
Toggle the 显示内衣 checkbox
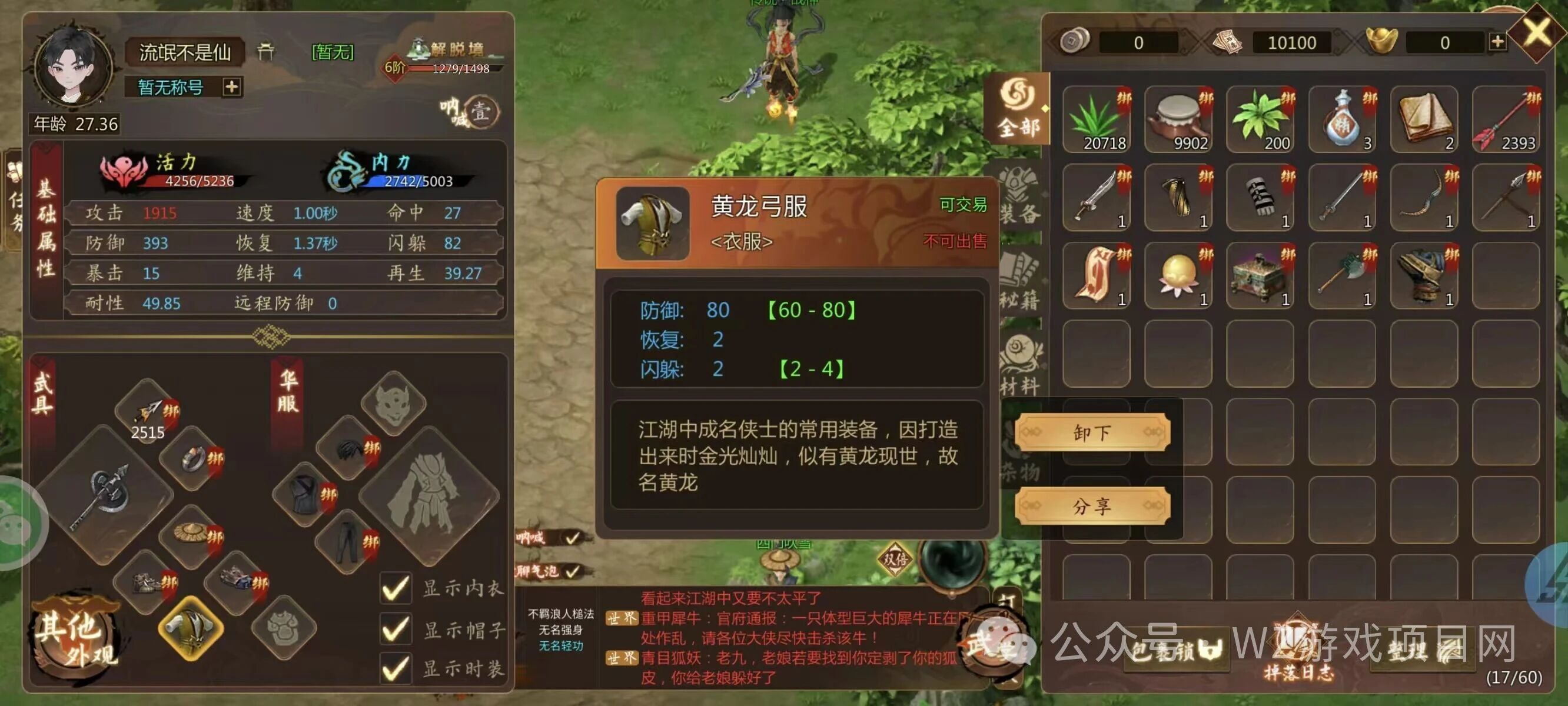[x=396, y=588]
